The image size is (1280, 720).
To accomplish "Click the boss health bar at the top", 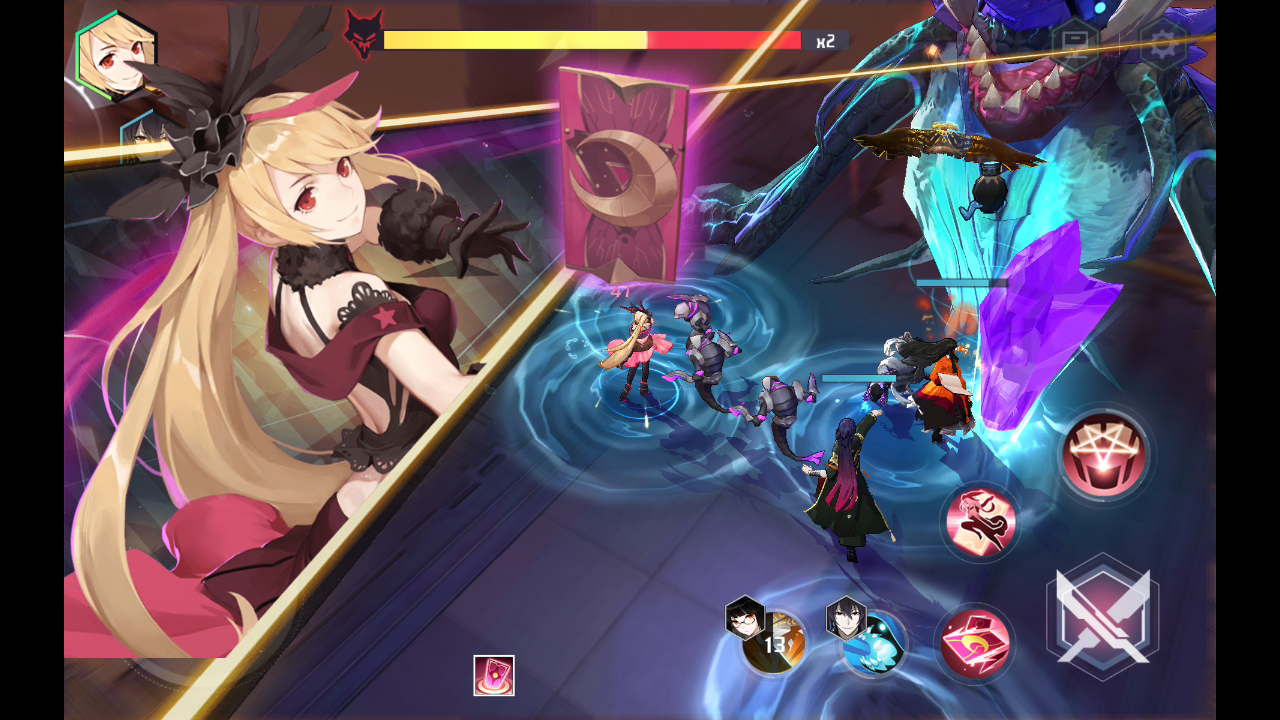I will 590,40.
